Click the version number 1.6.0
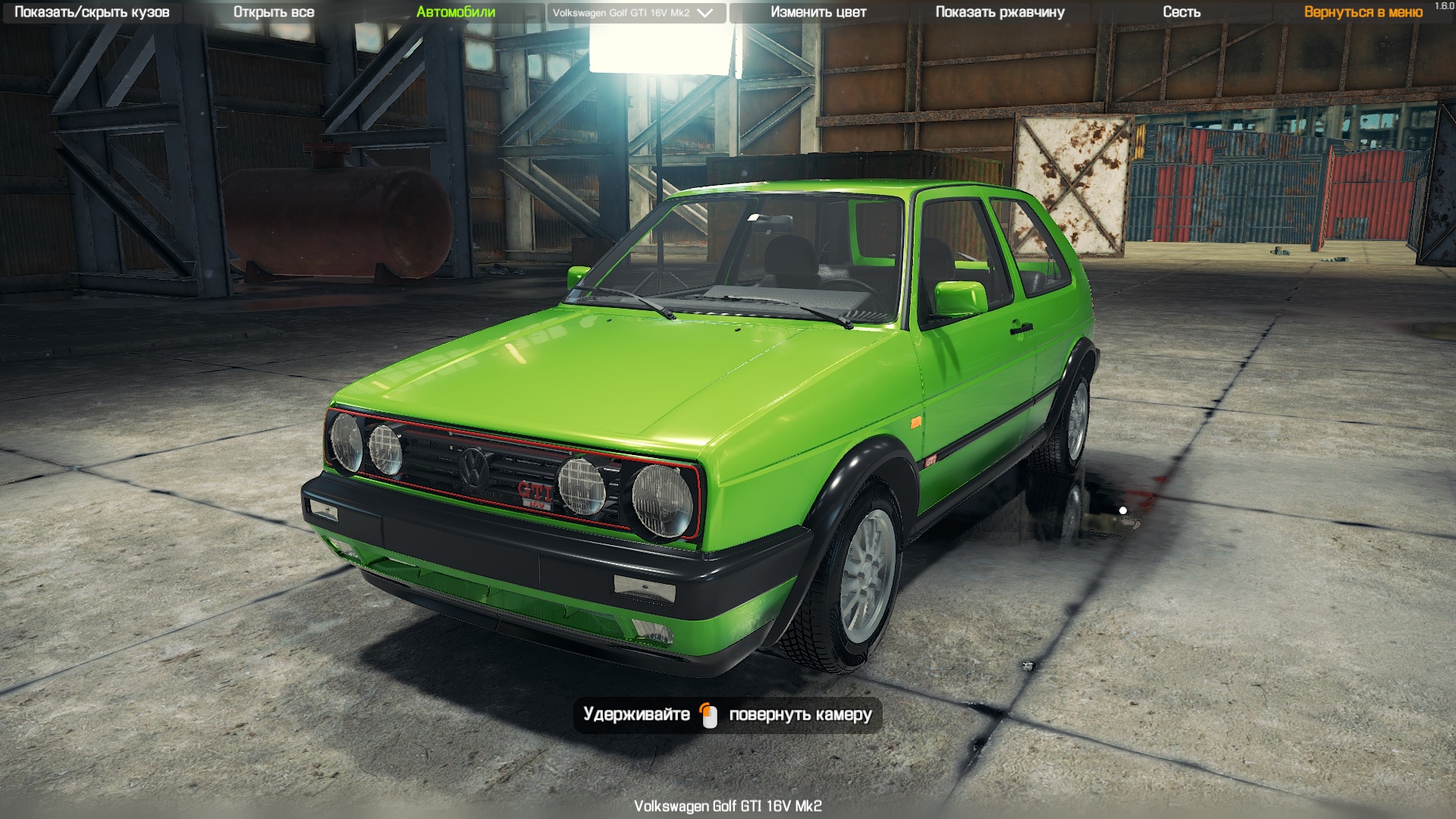Screen dimensions: 1456x819 (x=1442, y=6)
